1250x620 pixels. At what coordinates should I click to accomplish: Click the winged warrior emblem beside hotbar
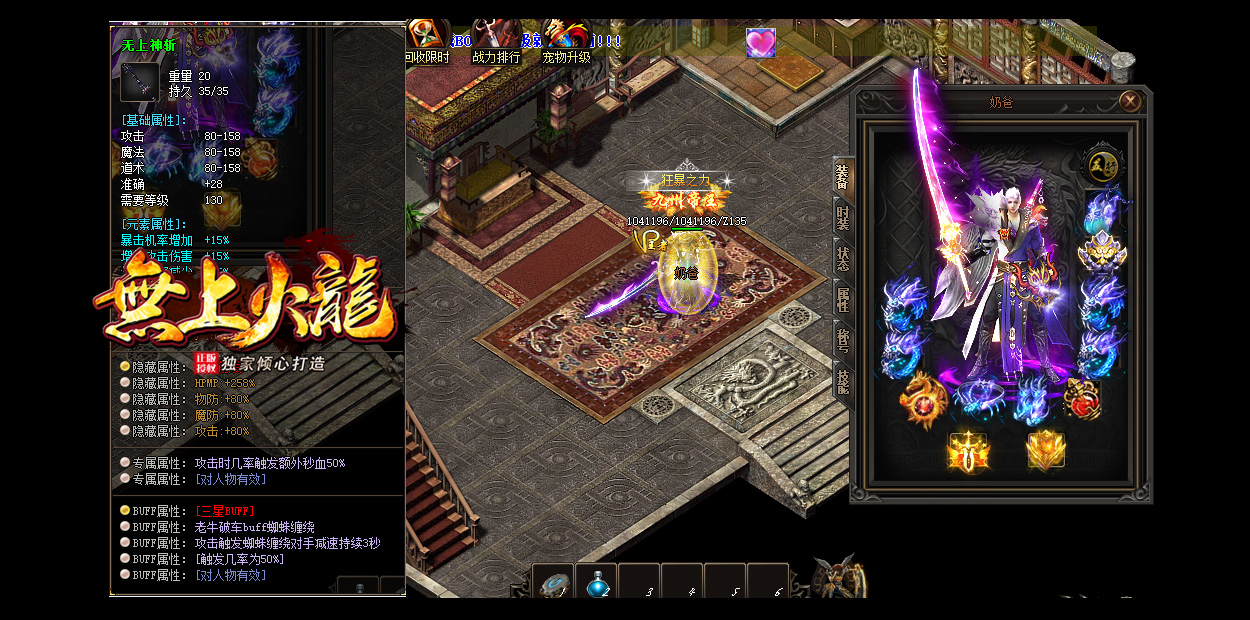pos(836,578)
